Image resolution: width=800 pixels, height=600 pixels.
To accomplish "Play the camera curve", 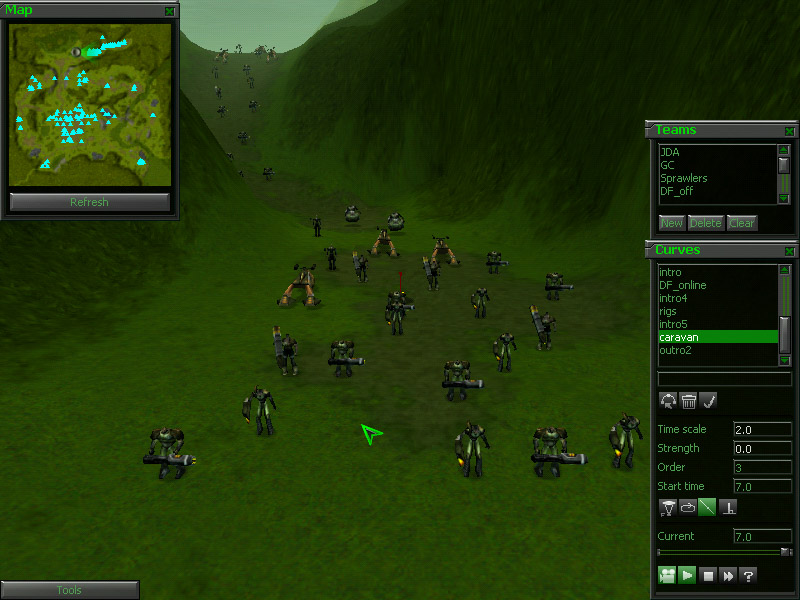I will coord(687,575).
